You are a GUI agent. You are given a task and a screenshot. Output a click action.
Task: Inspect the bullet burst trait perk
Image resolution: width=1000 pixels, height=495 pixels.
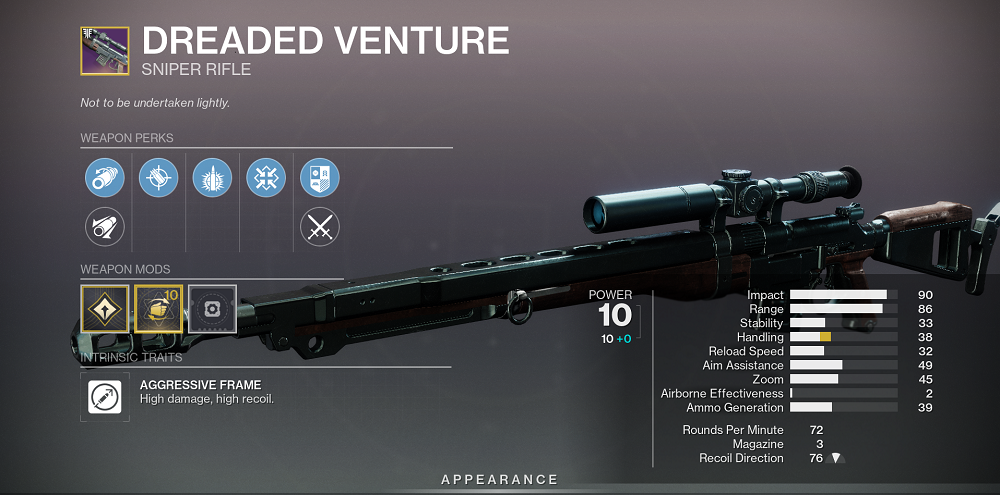click(212, 178)
